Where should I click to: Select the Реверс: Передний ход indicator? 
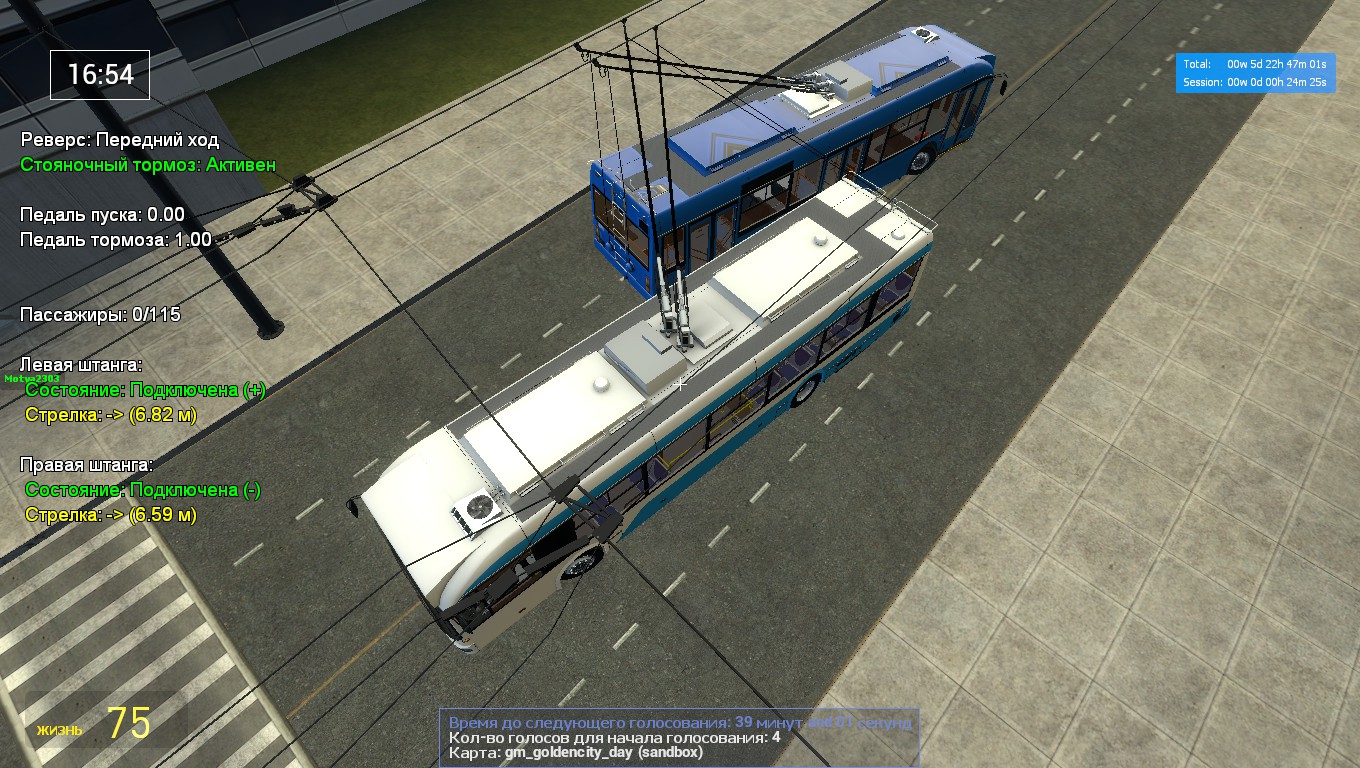coord(121,142)
